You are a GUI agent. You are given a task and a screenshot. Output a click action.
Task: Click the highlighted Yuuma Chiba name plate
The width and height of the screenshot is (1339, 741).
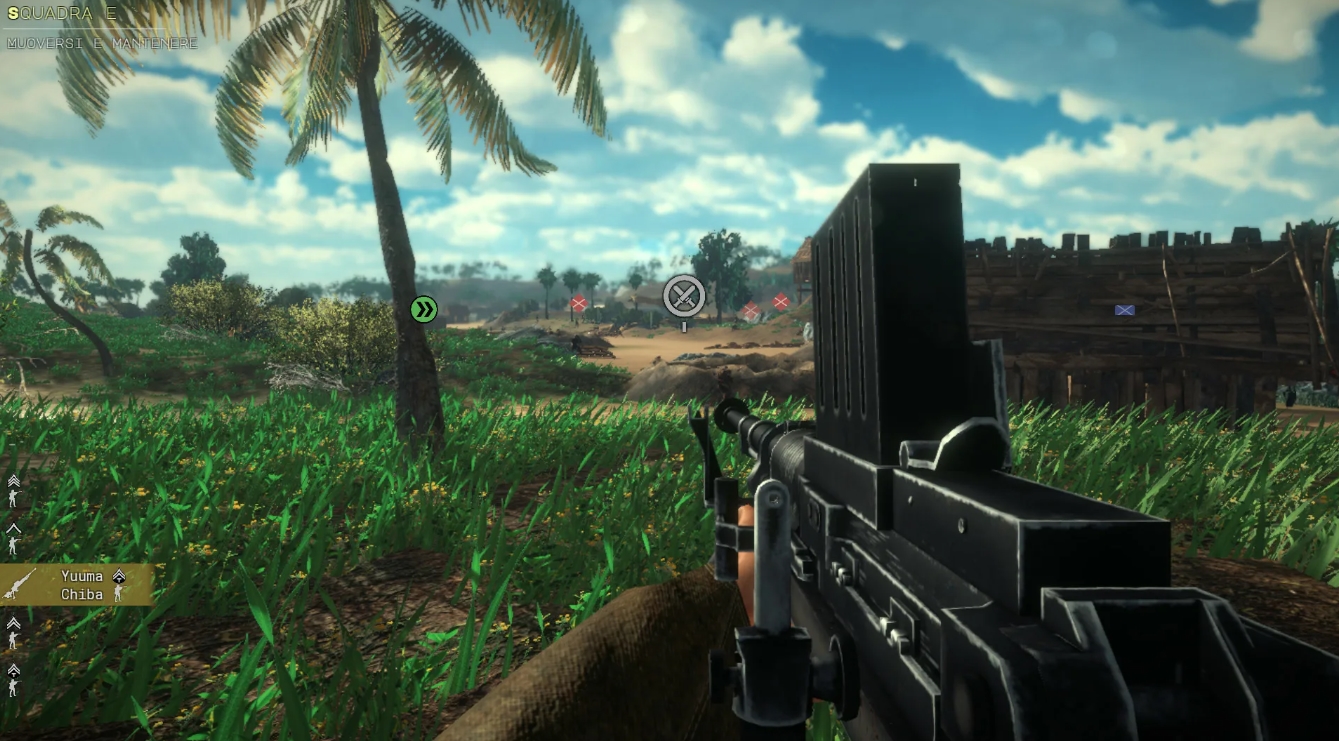click(75, 585)
